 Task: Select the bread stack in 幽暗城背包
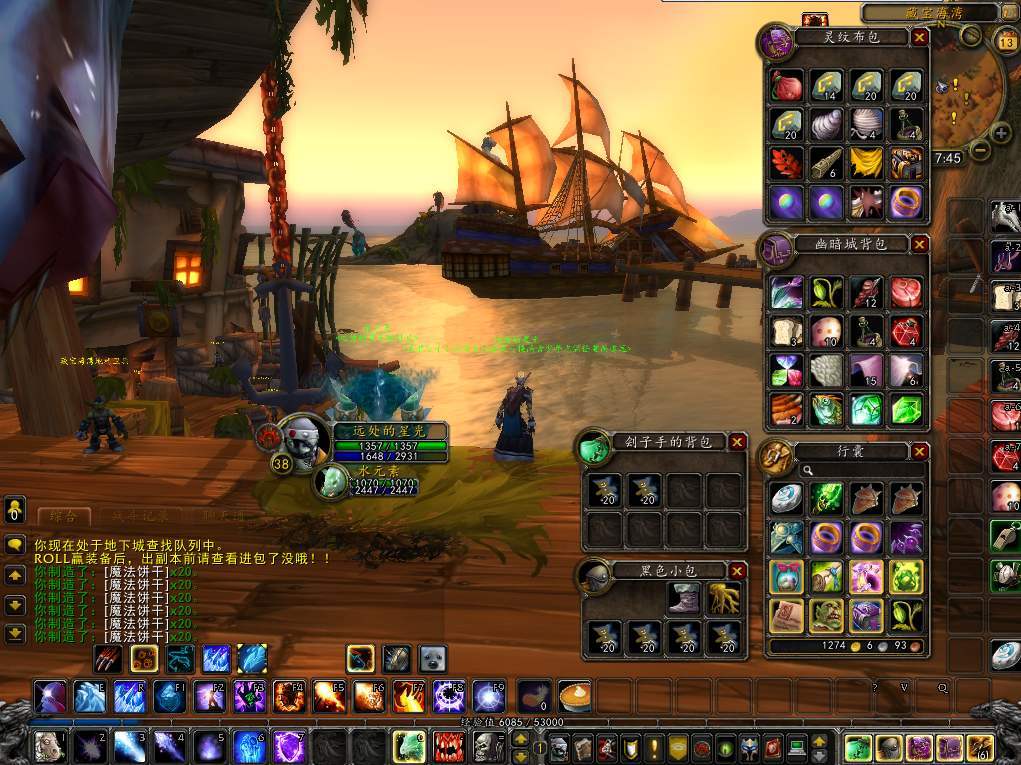[x=785, y=331]
